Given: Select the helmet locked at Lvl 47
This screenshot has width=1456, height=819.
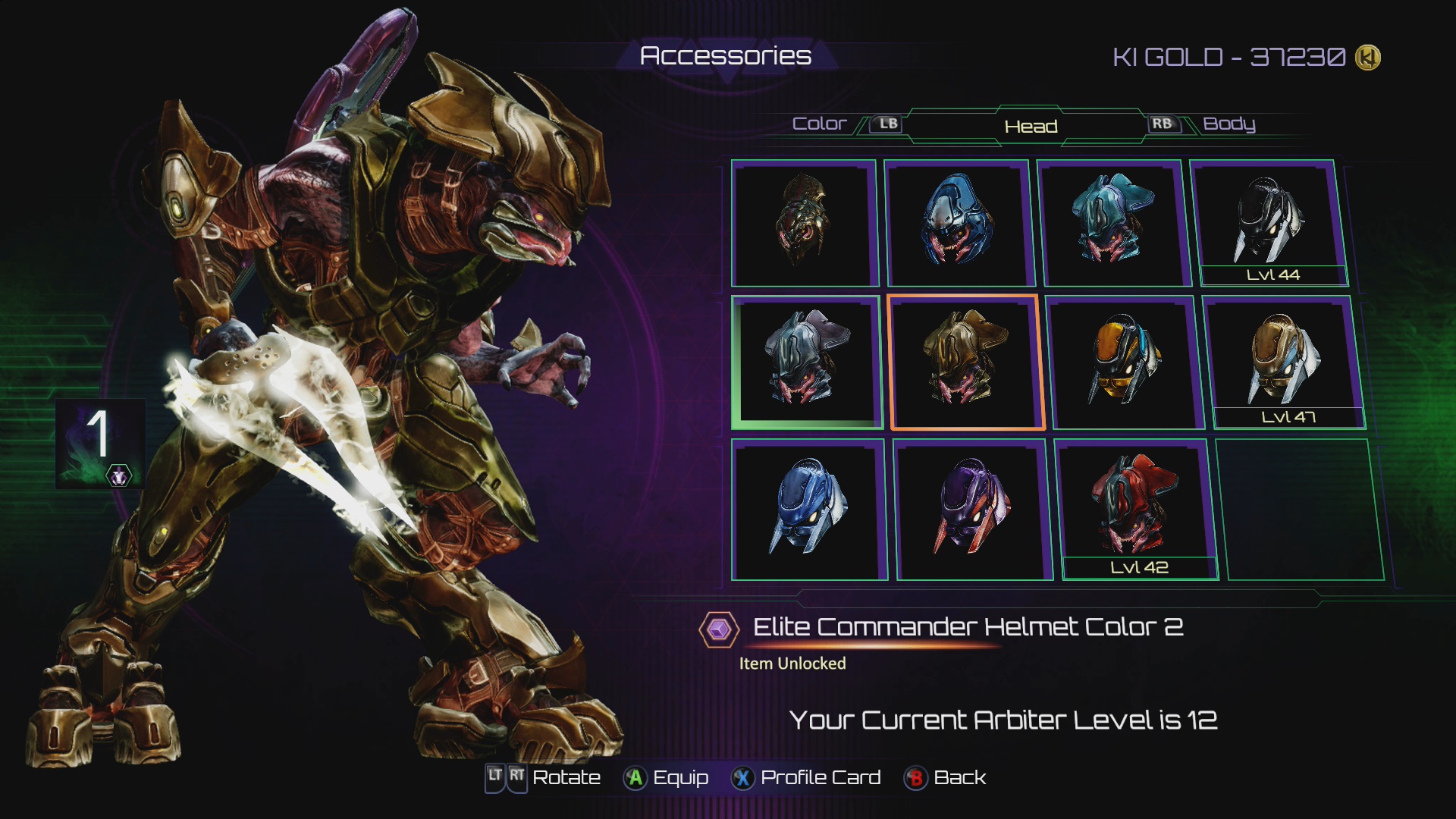Looking at the screenshot, I should point(1284,362).
